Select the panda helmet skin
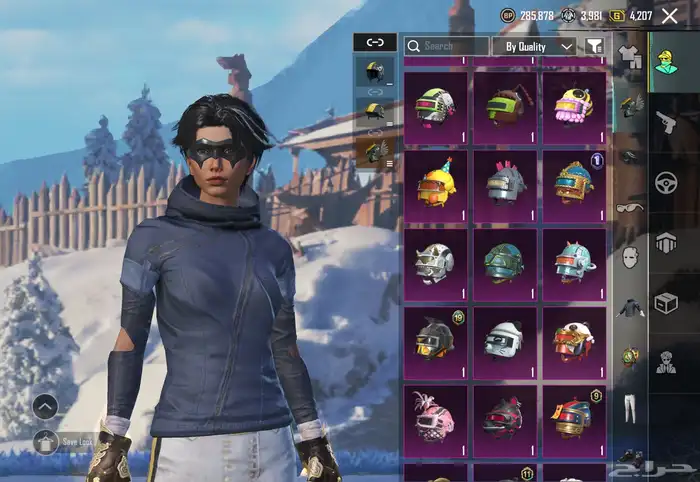 (505, 342)
